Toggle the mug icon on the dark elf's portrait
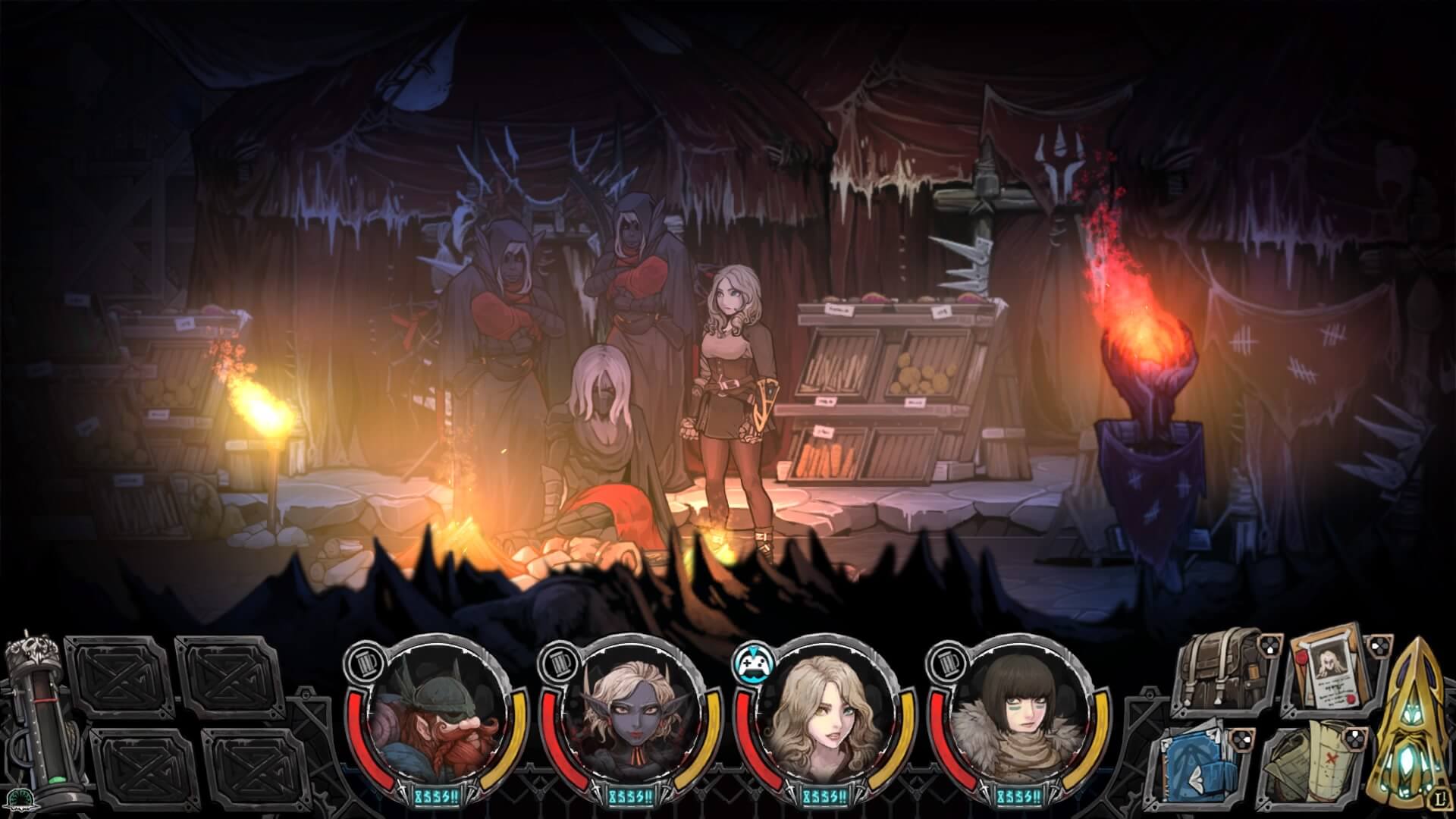This screenshot has height=819, width=1456. point(559,664)
